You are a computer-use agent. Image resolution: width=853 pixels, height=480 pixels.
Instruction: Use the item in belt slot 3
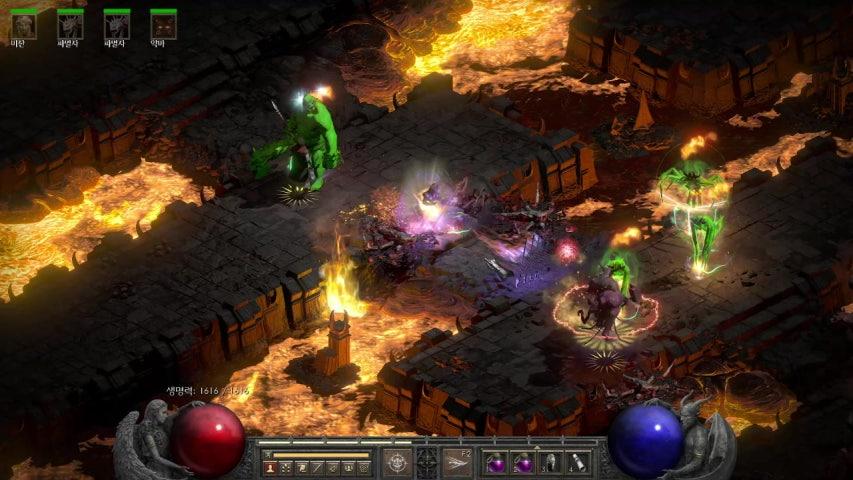point(550,463)
